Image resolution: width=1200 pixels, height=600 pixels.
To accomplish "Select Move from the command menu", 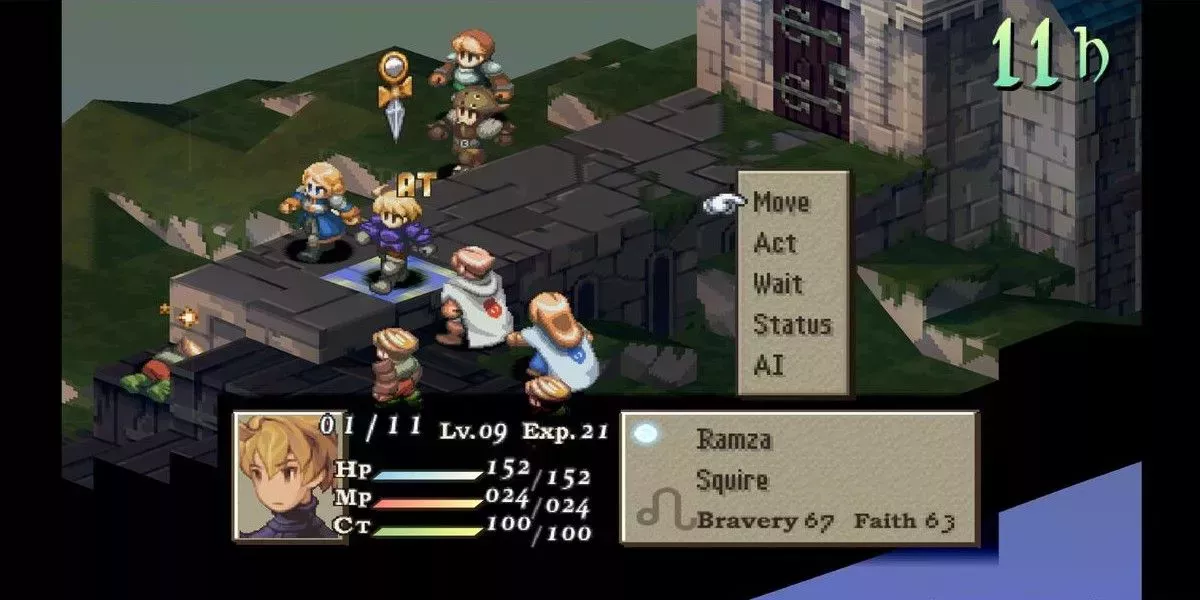I will [x=781, y=203].
